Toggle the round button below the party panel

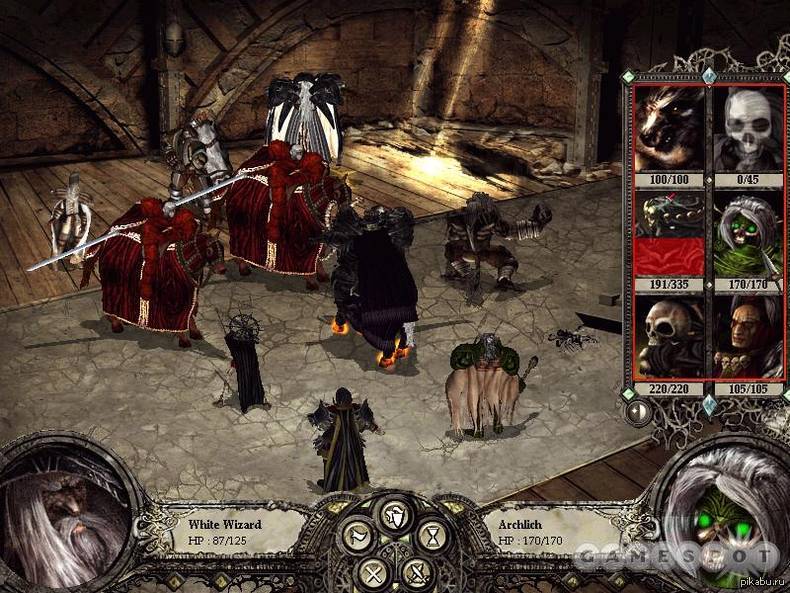(637, 410)
